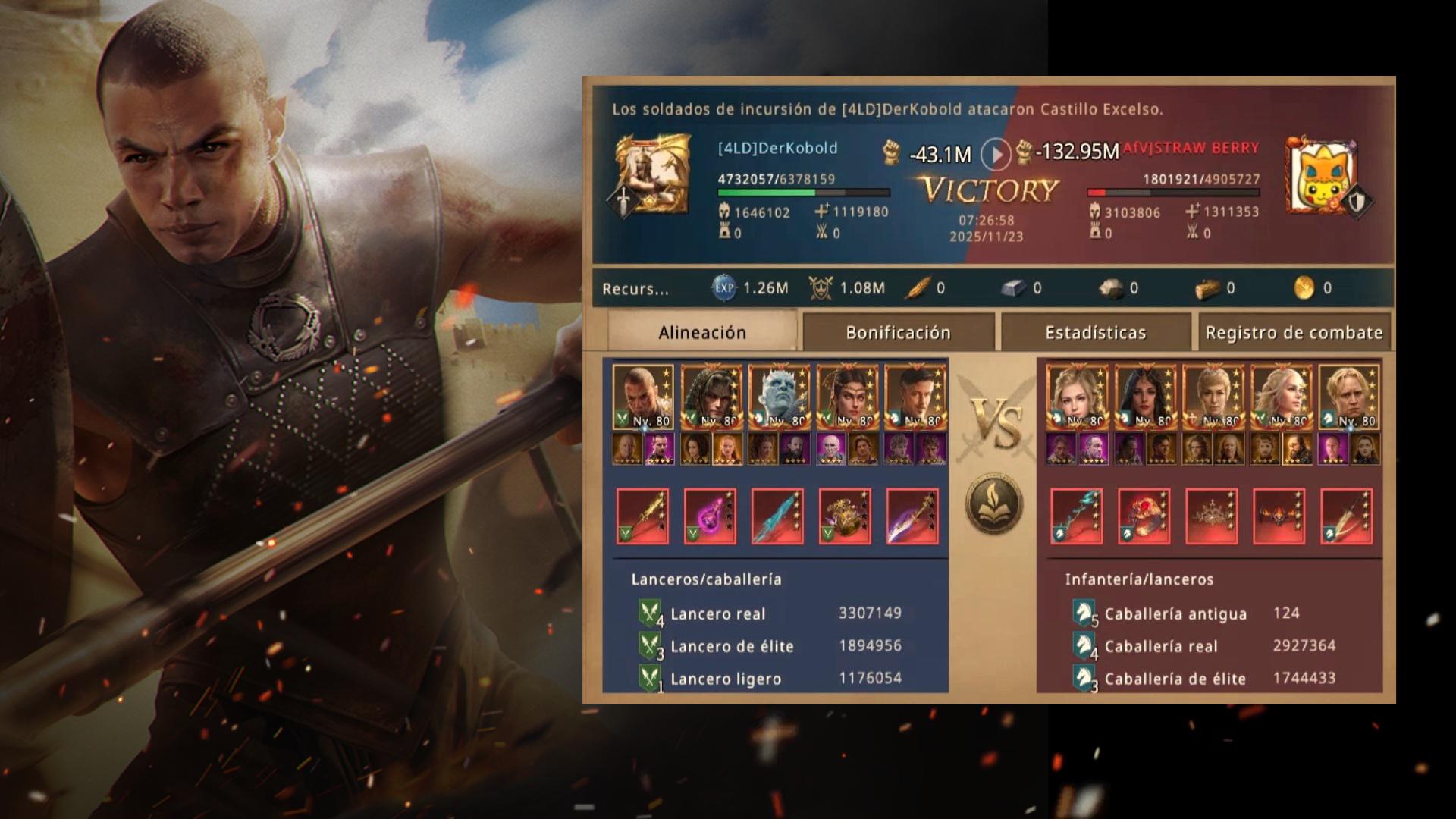The image size is (1456, 819).
Task: Open DerKobold's player avatar
Action: coord(652,174)
